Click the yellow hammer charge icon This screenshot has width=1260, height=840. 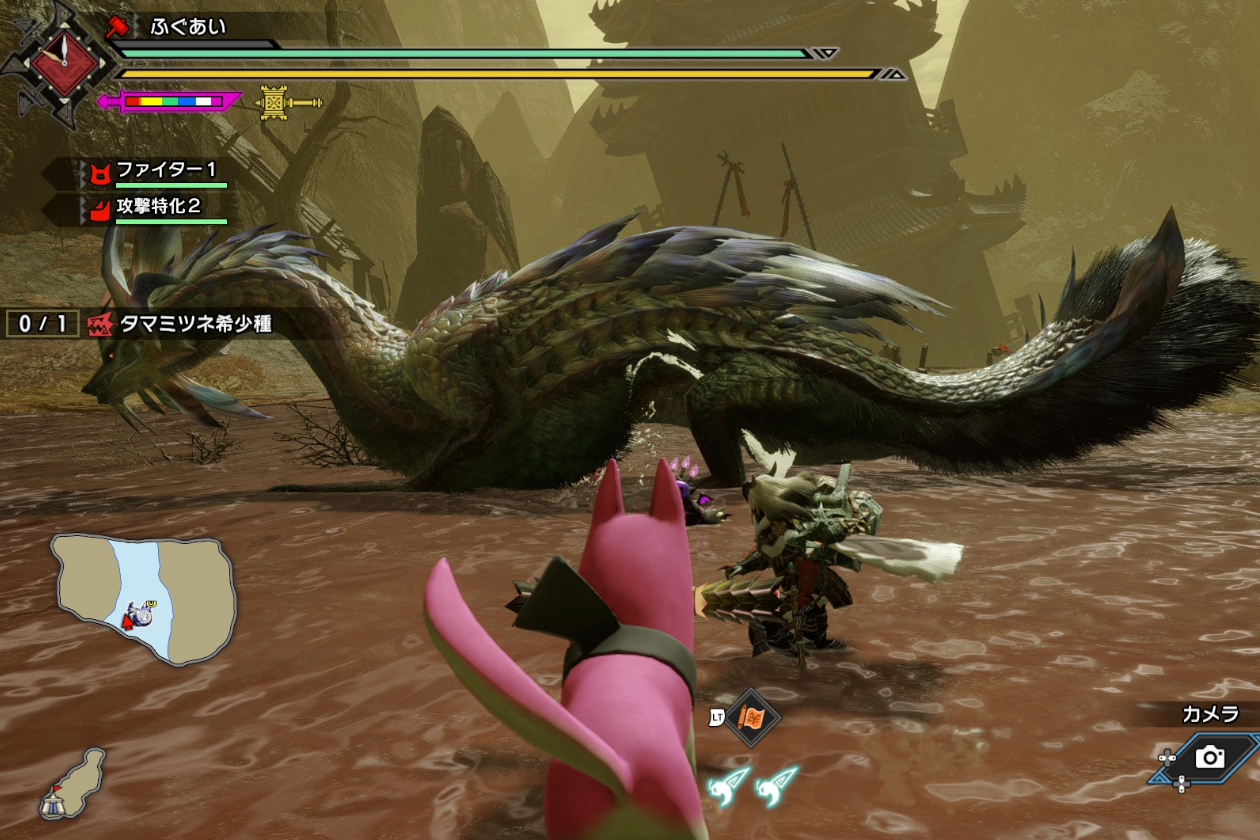point(290,101)
